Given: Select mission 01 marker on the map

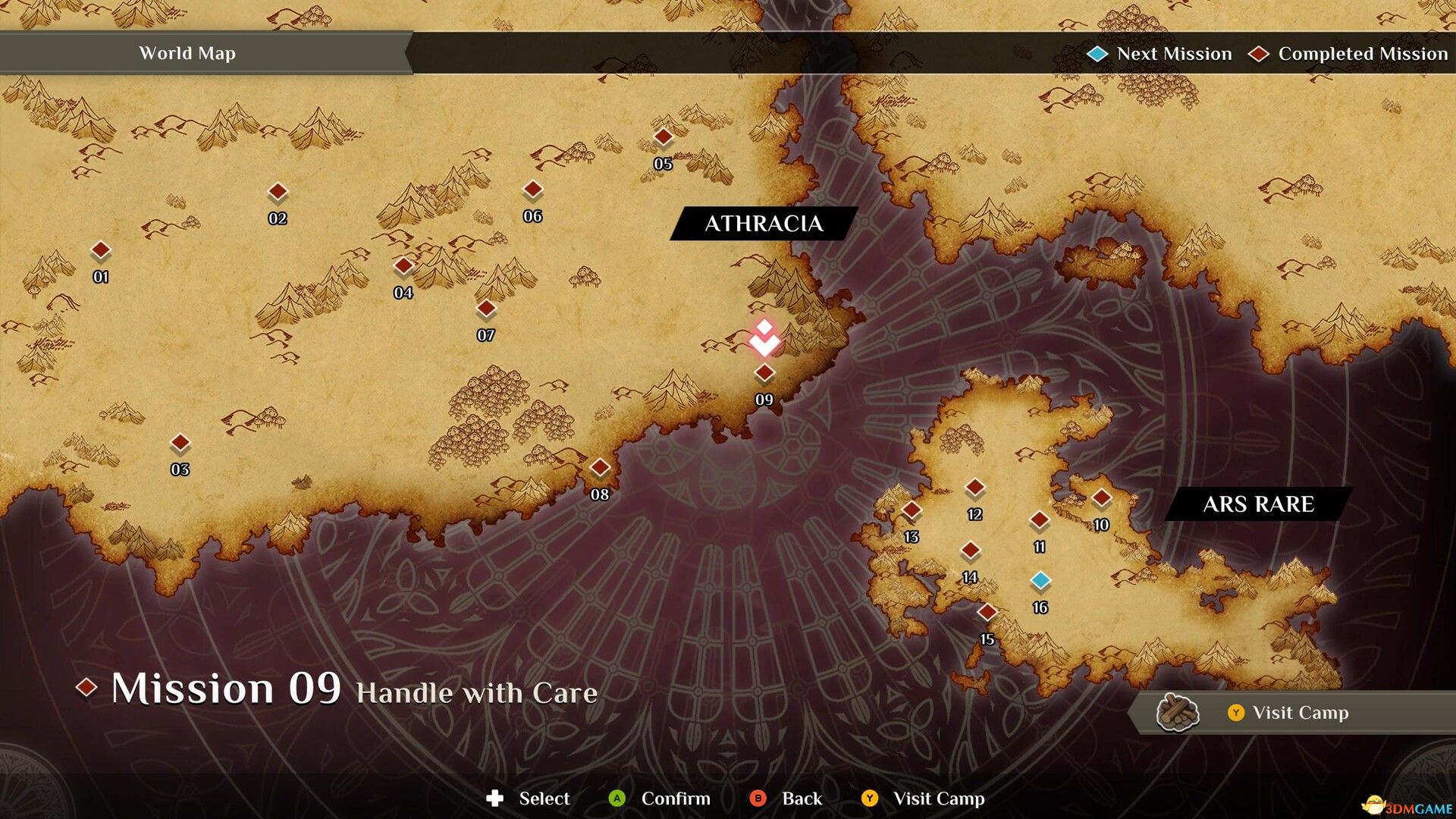Looking at the screenshot, I should point(101,250).
